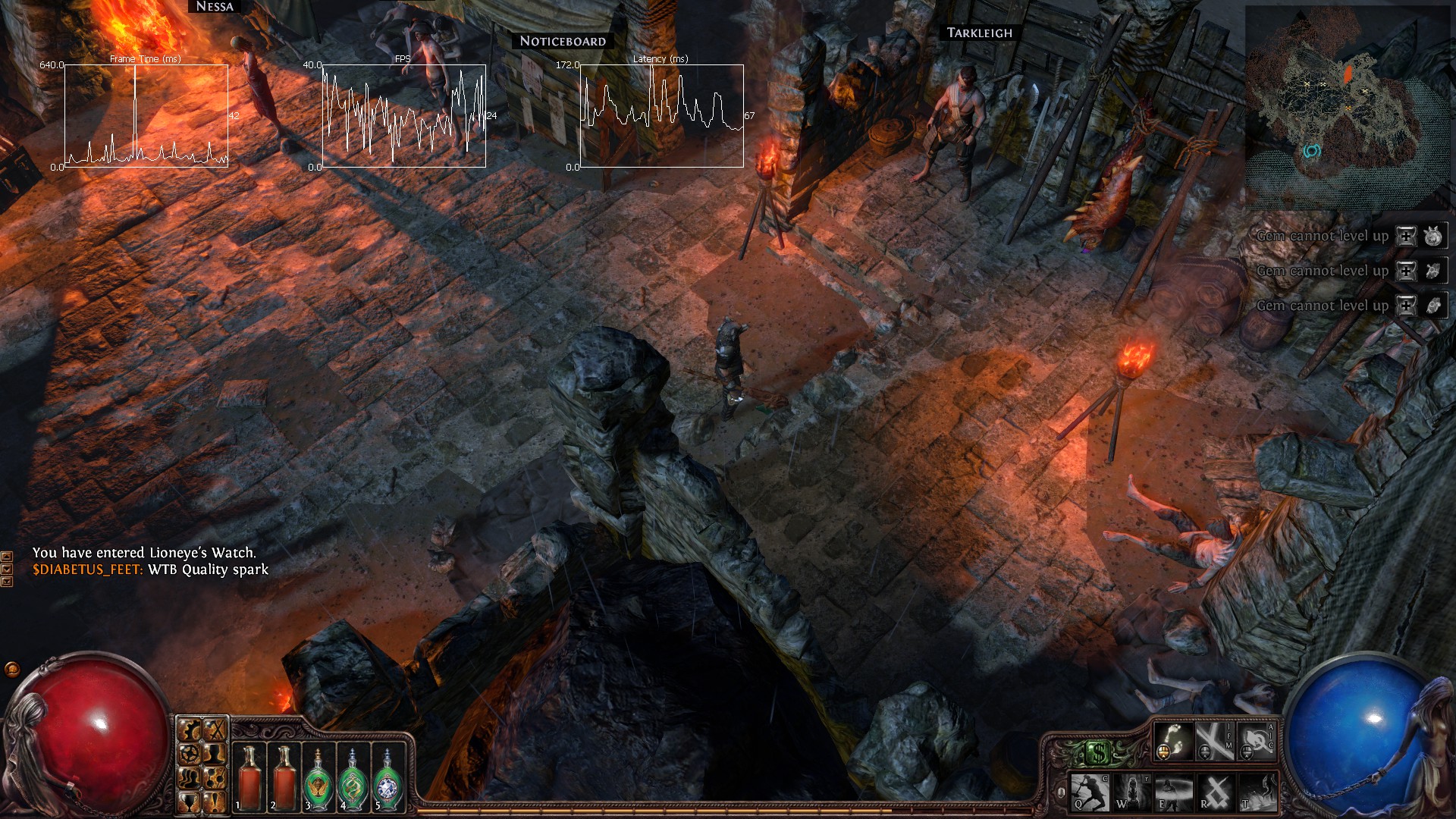Use the red life flask in slot 2
This screenshot has width=1456, height=819.
[284, 777]
